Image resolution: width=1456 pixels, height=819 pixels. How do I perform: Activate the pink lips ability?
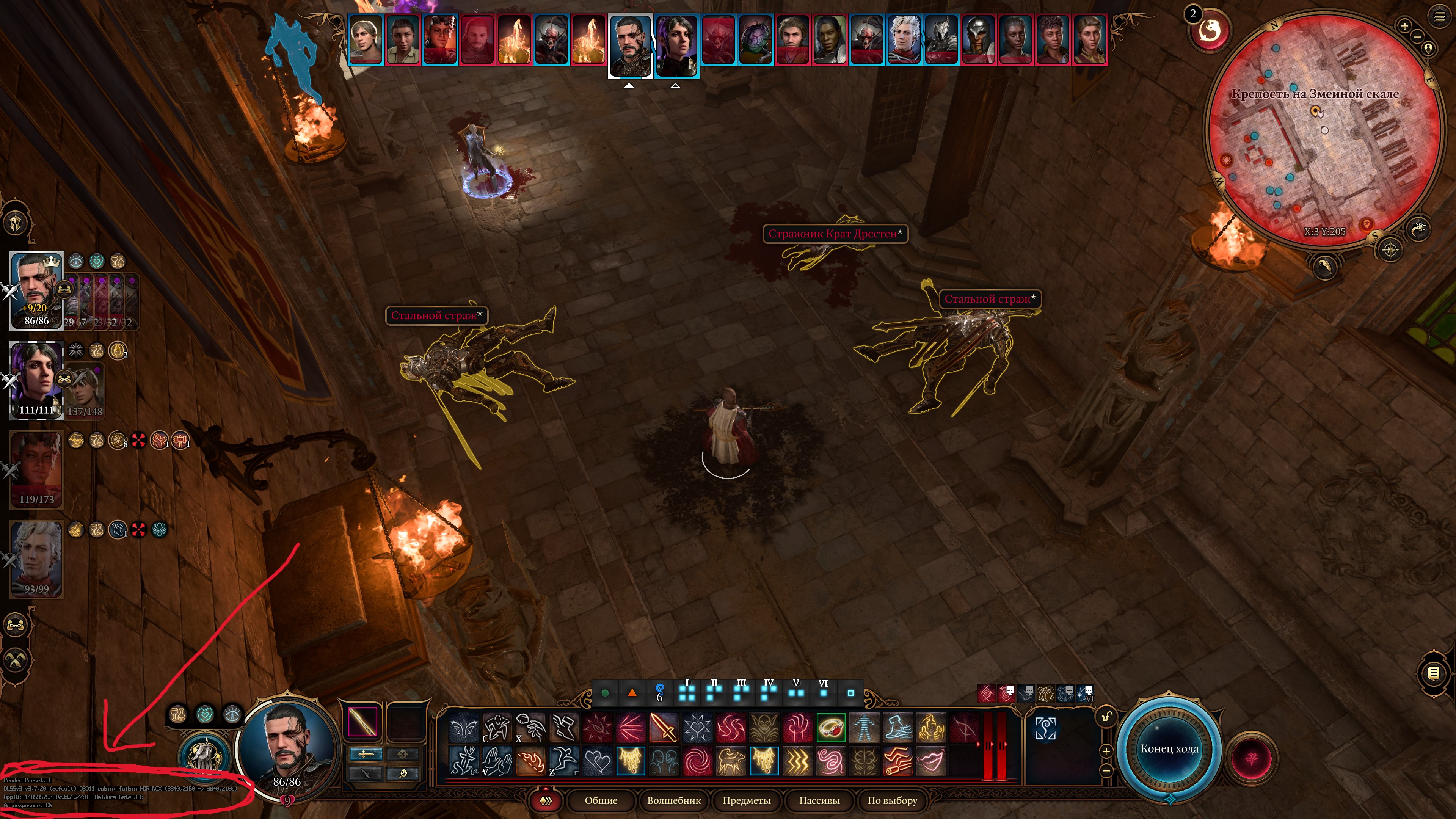931,761
